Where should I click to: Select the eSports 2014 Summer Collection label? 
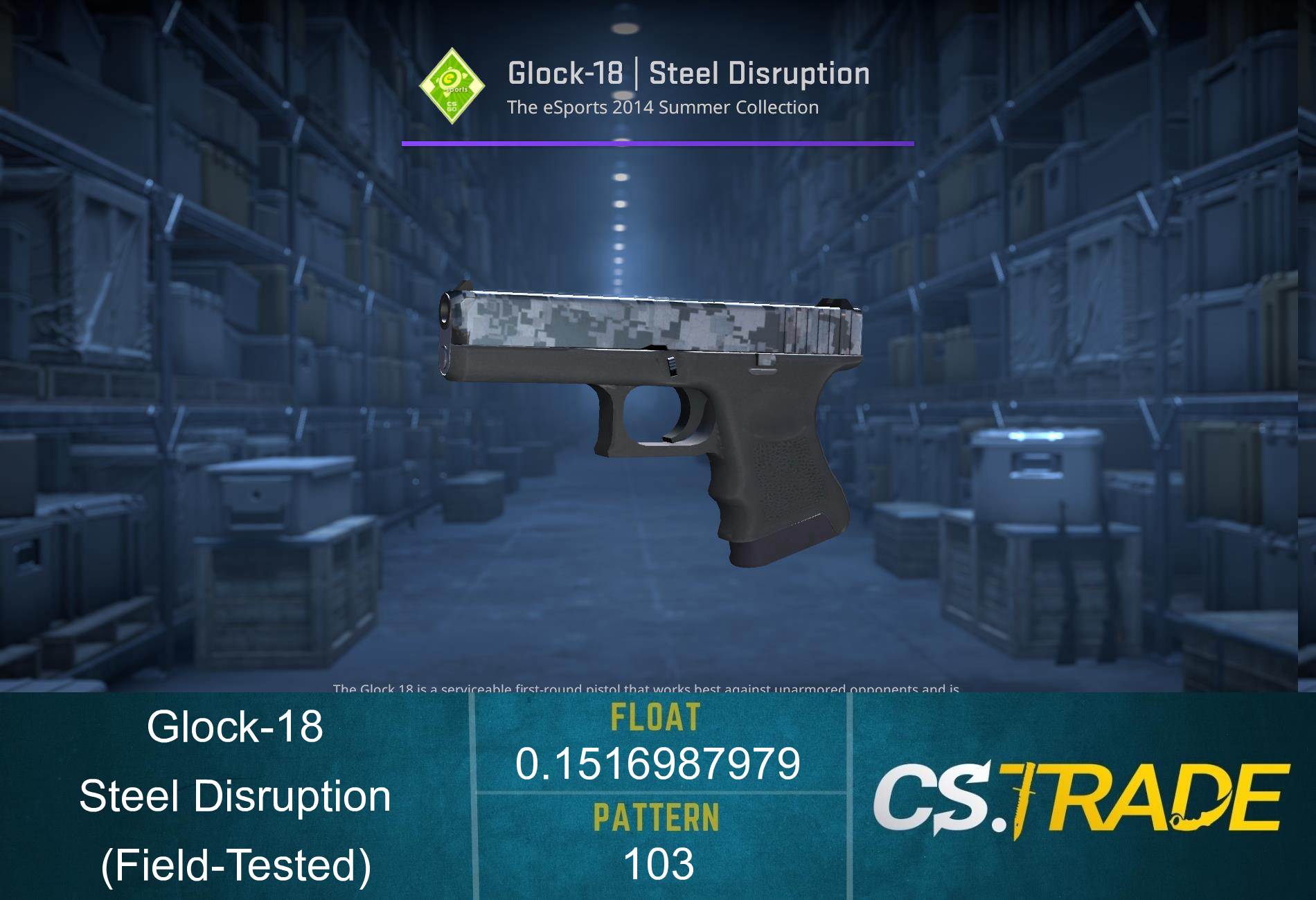(x=661, y=107)
